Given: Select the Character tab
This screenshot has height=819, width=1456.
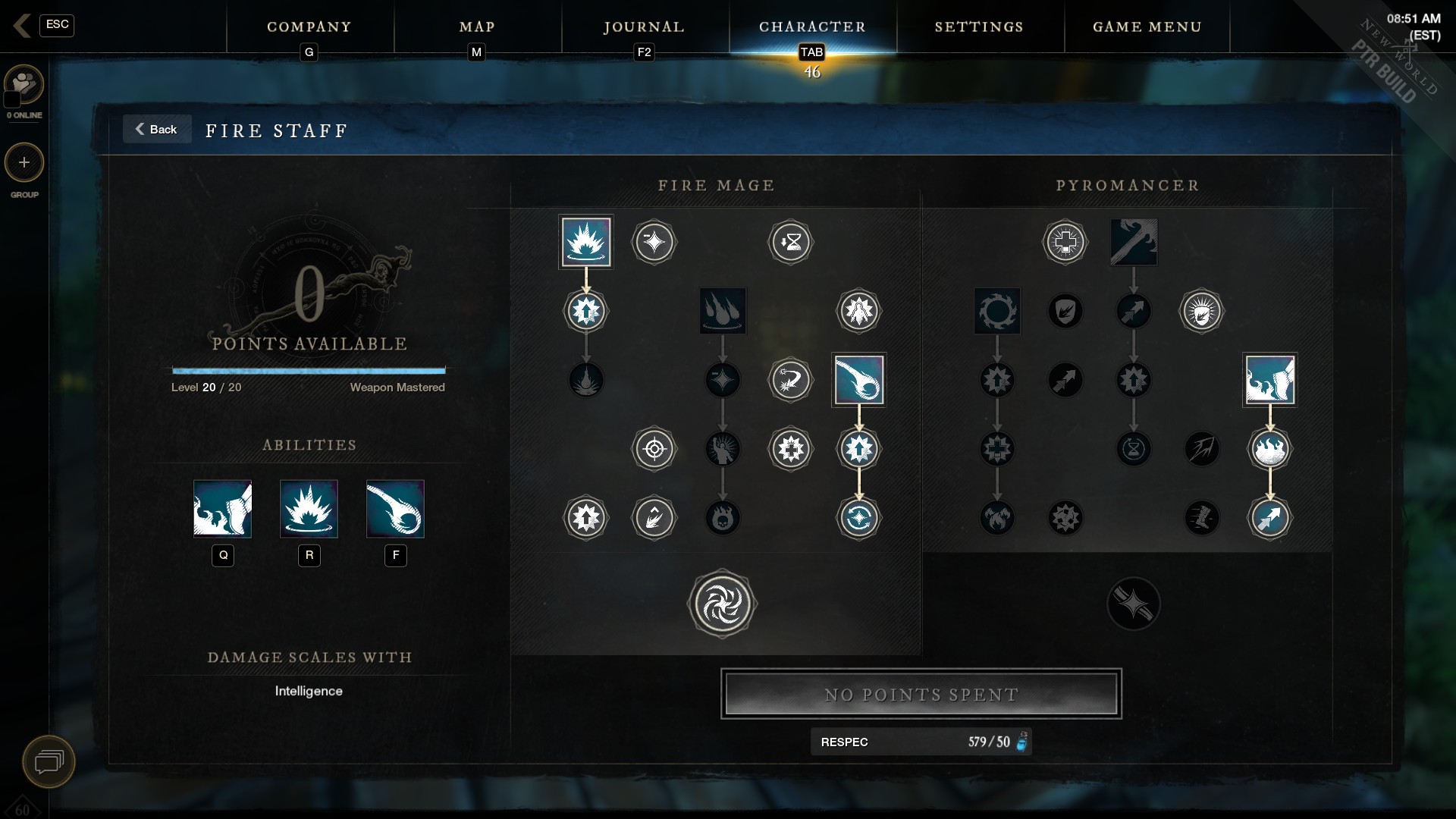Looking at the screenshot, I should coord(812,27).
